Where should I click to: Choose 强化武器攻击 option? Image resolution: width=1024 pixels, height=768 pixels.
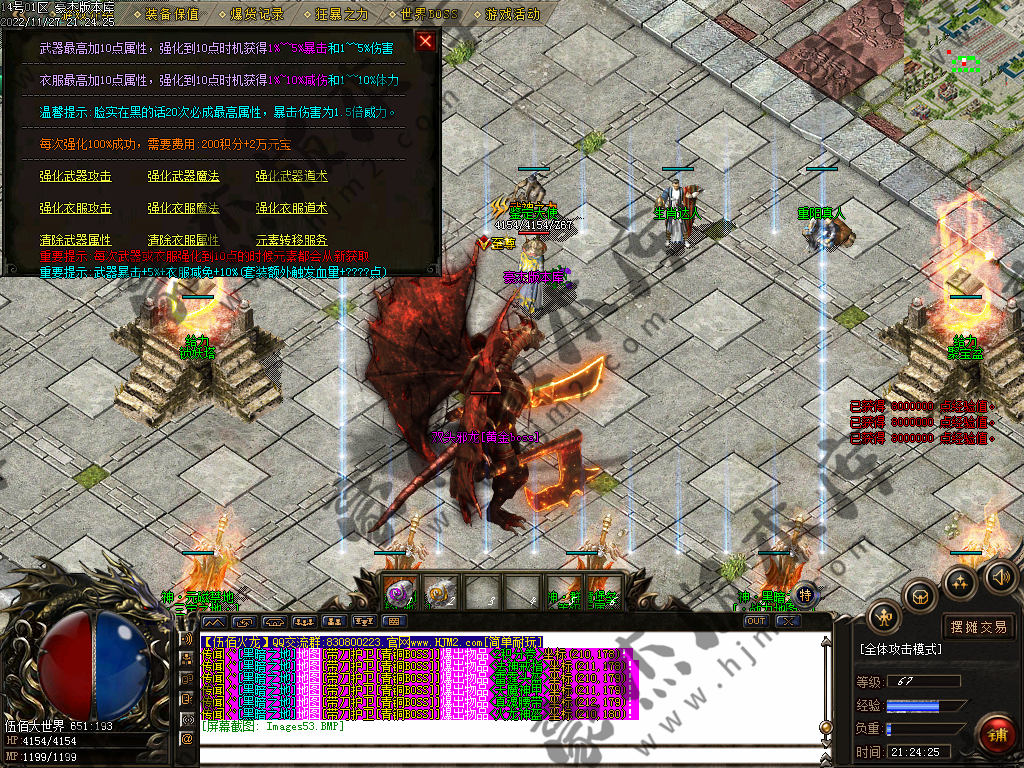(76, 176)
